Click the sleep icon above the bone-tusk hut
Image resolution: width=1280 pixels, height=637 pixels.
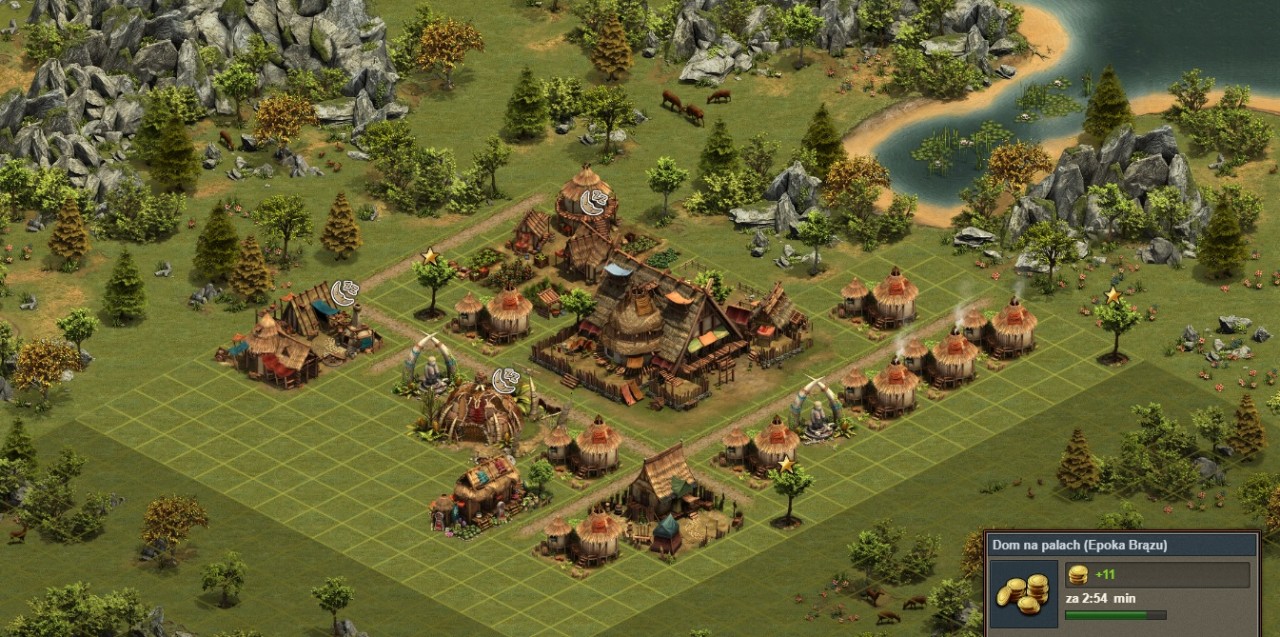click(x=506, y=380)
